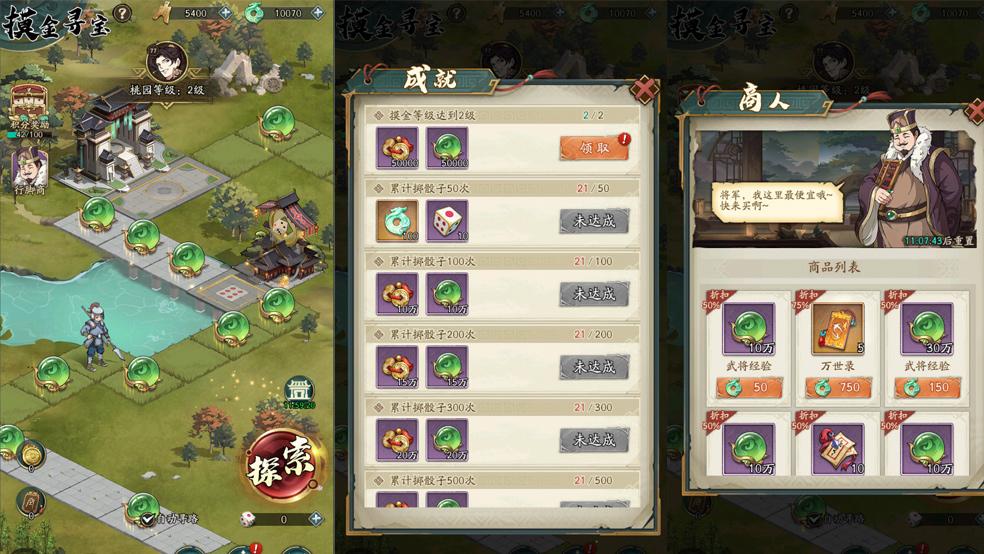The image size is (984, 554).
Task: Tap the red 探索 explore button
Action: (x=283, y=463)
